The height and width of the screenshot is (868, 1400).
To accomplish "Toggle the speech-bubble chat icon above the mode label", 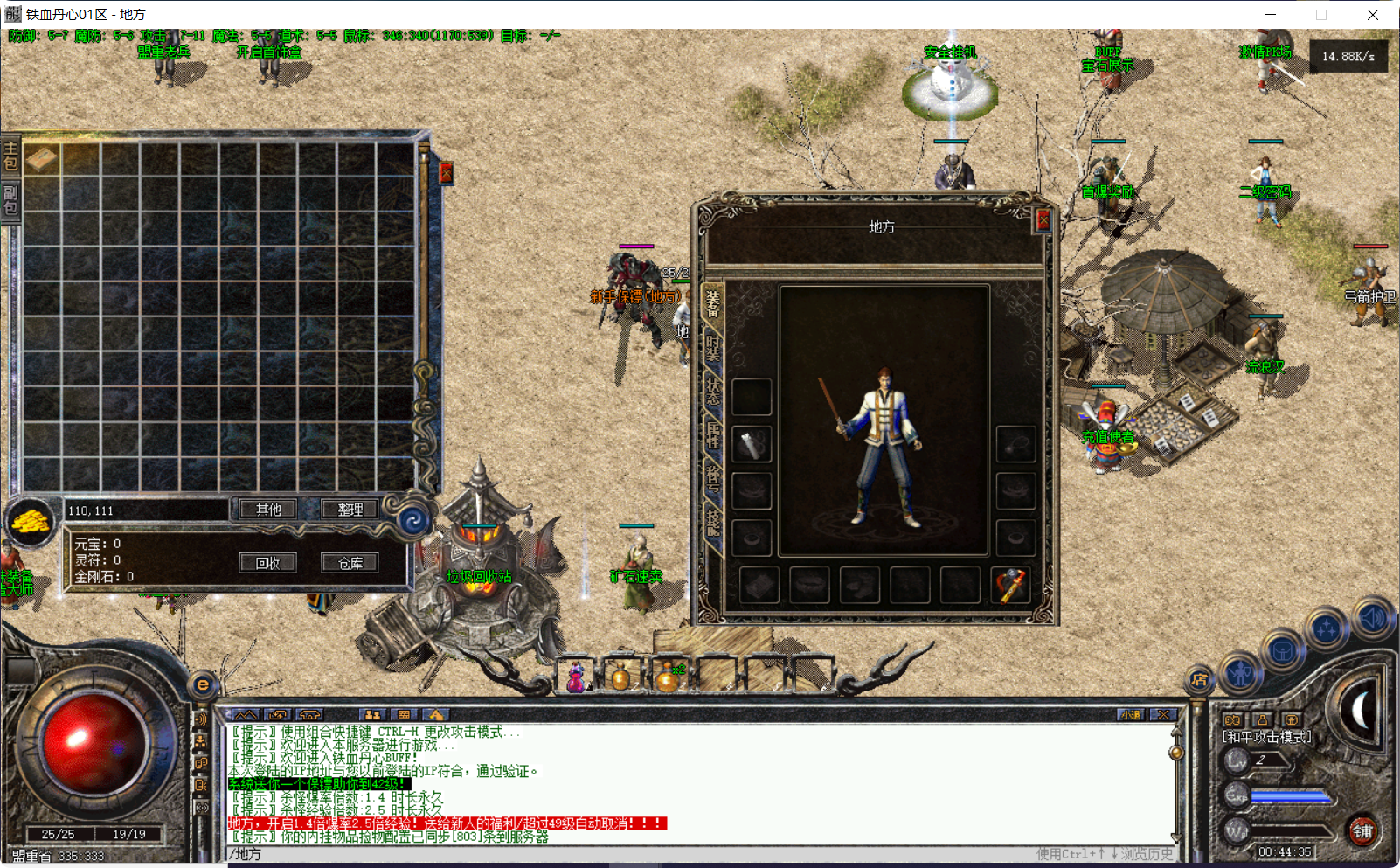I will pos(1234,719).
